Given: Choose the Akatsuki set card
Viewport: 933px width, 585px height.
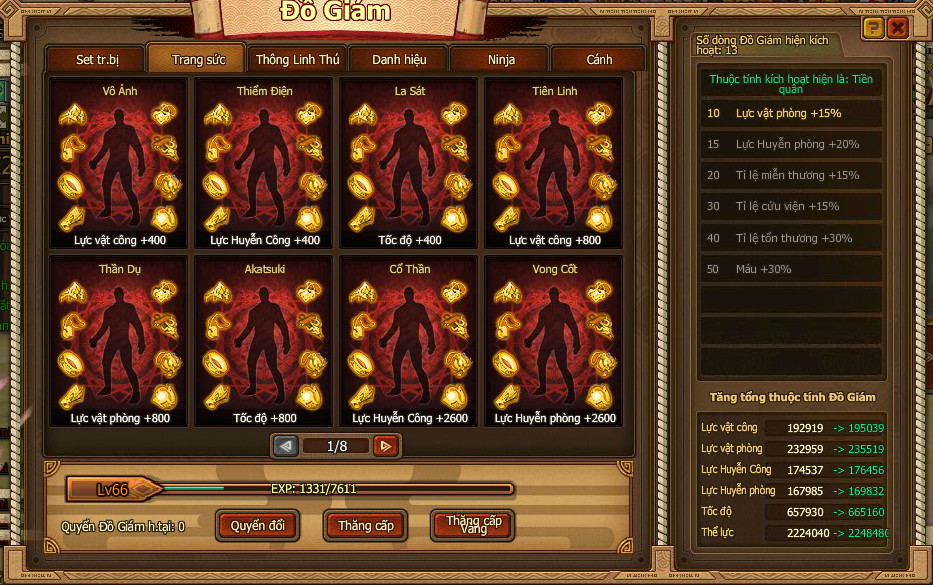Looking at the screenshot, I should point(264,342).
